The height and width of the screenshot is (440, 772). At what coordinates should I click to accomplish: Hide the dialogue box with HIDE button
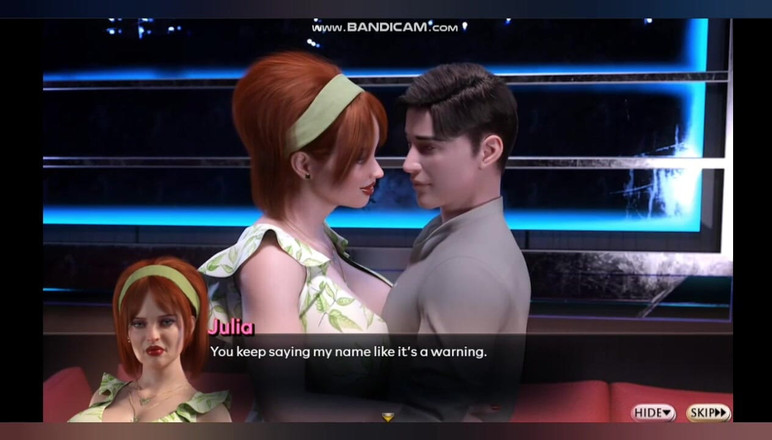click(653, 413)
